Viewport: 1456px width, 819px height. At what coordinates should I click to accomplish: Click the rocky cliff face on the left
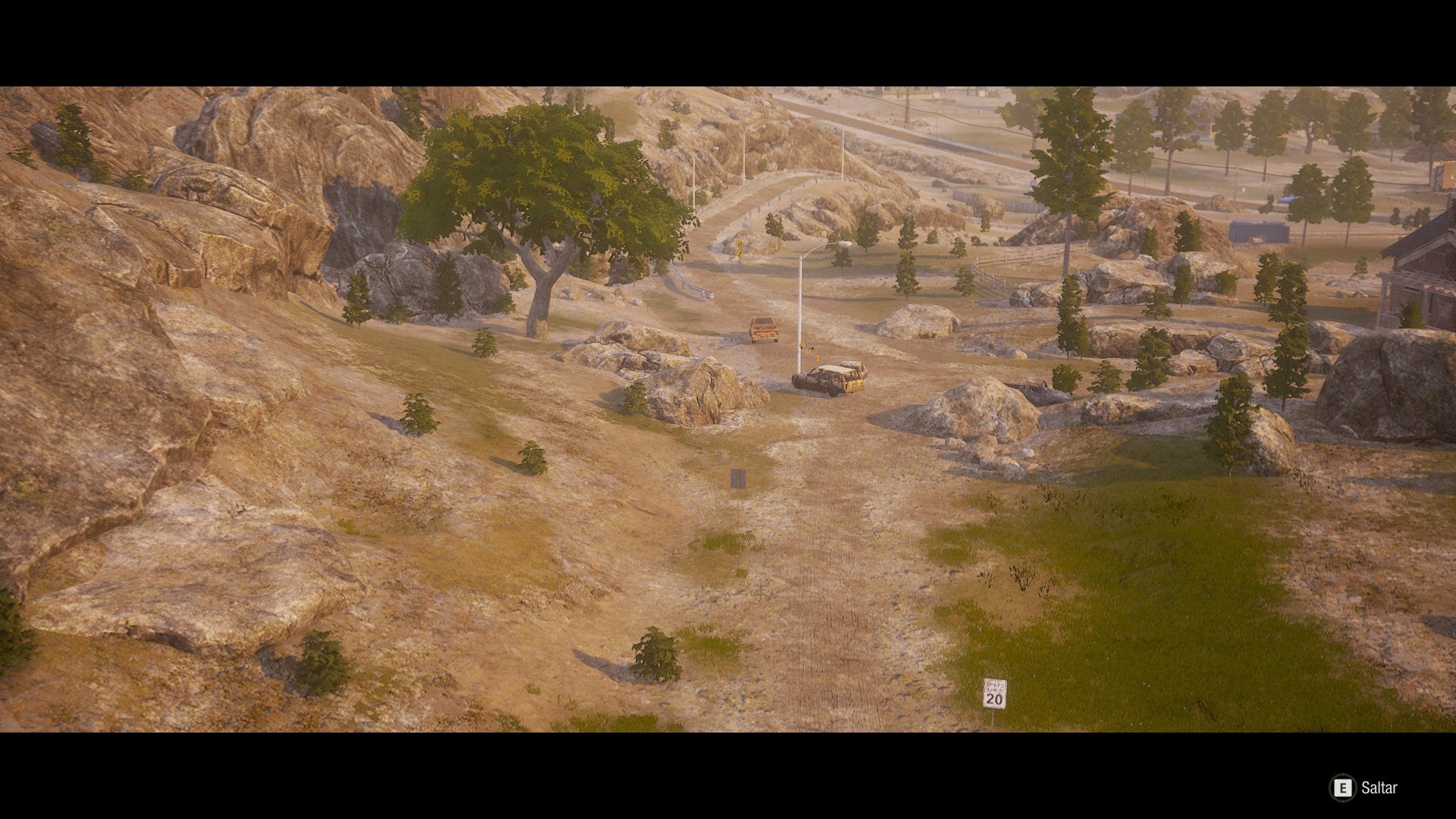pyautogui.click(x=190, y=227)
